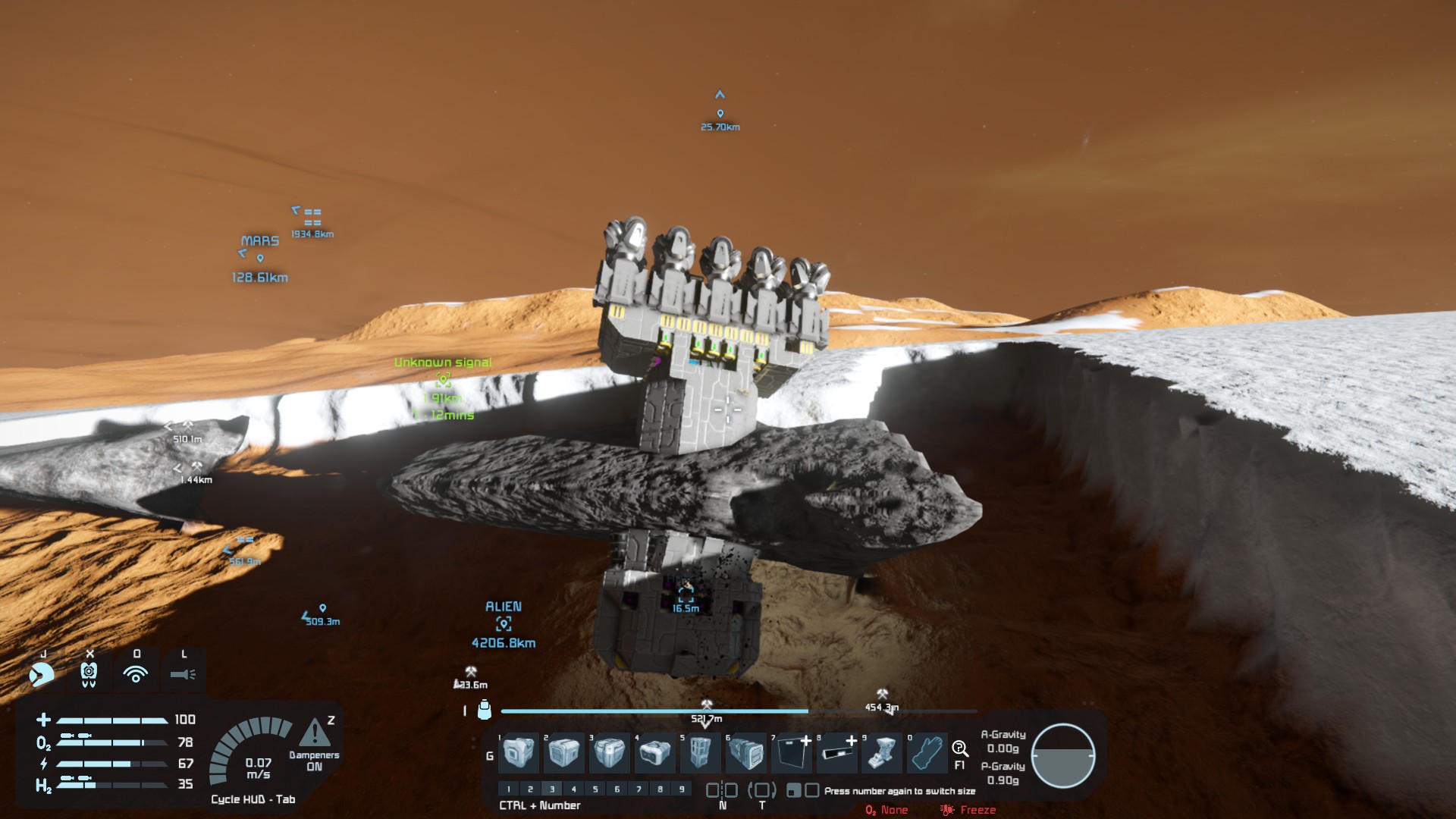Select the empty hand glove slot

pyautogui.click(x=927, y=753)
